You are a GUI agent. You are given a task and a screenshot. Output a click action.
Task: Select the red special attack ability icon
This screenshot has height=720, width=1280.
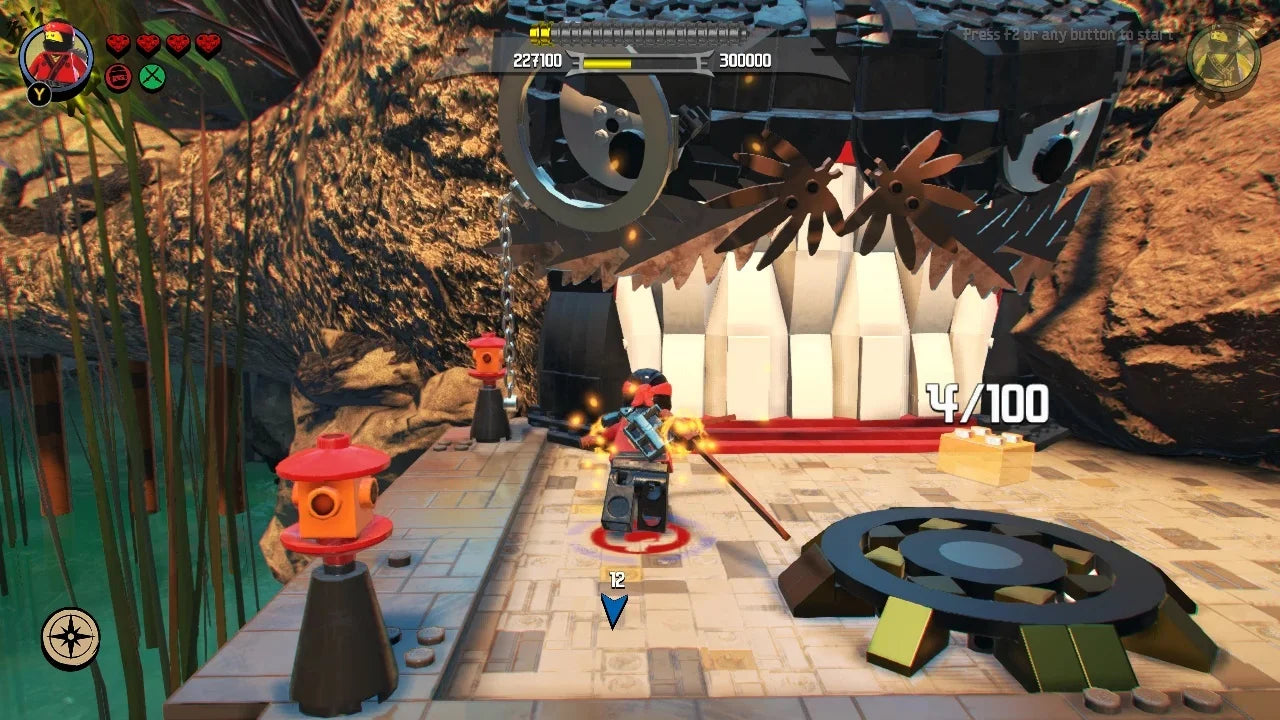click(118, 78)
